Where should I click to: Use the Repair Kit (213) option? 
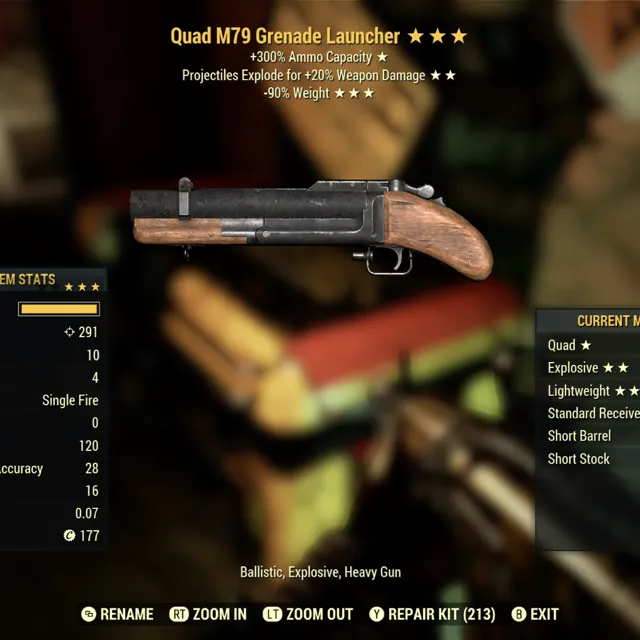tap(432, 614)
